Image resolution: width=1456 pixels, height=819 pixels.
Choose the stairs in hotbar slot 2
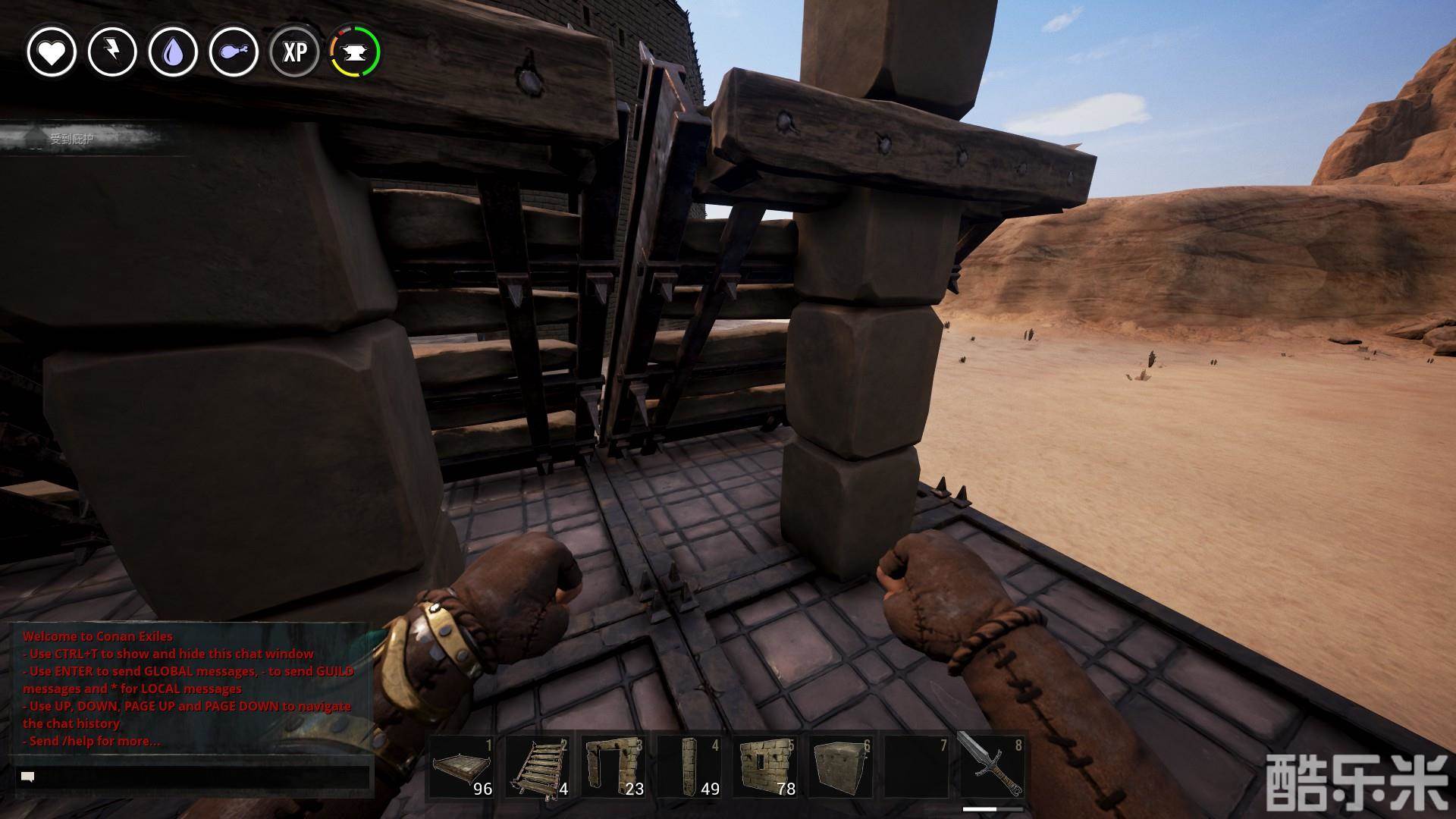[538, 766]
